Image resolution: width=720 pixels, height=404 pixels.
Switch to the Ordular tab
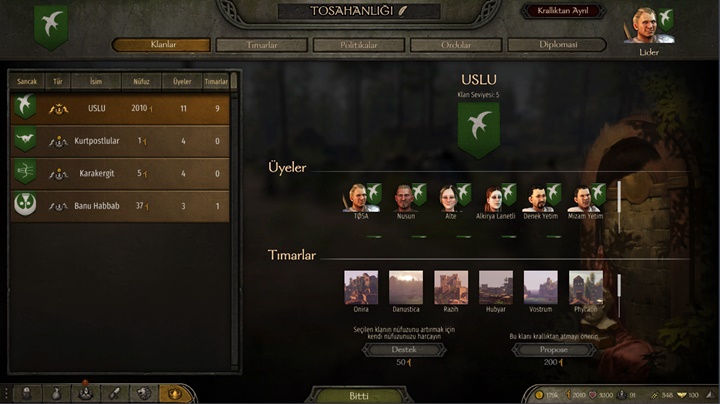click(x=456, y=45)
